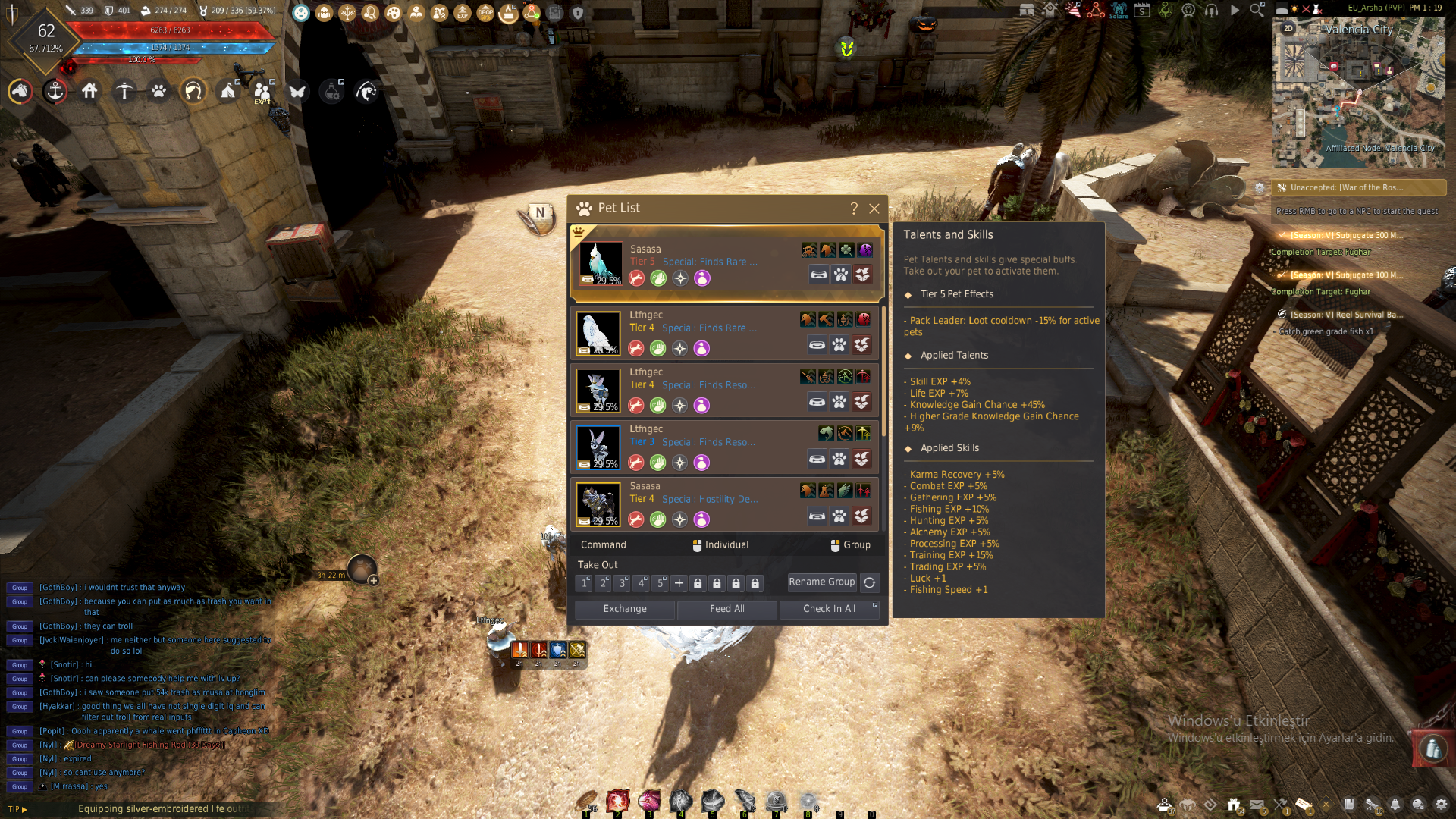The width and height of the screenshot is (1456, 819).
Task: Select the Tier 3 Ltfngec pet thumbnail
Action: click(x=598, y=447)
